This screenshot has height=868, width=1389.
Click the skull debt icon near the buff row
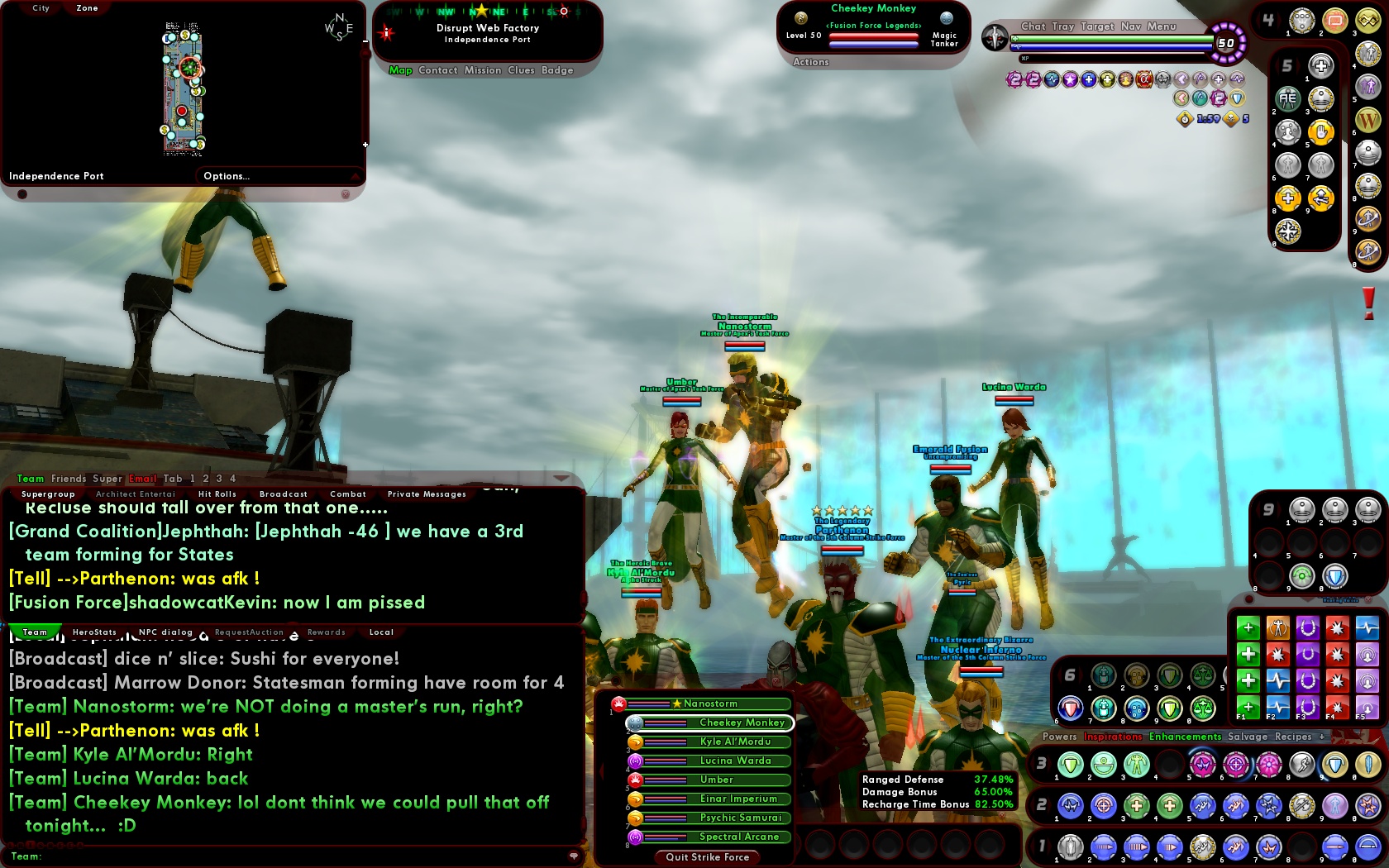[x=1229, y=118]
